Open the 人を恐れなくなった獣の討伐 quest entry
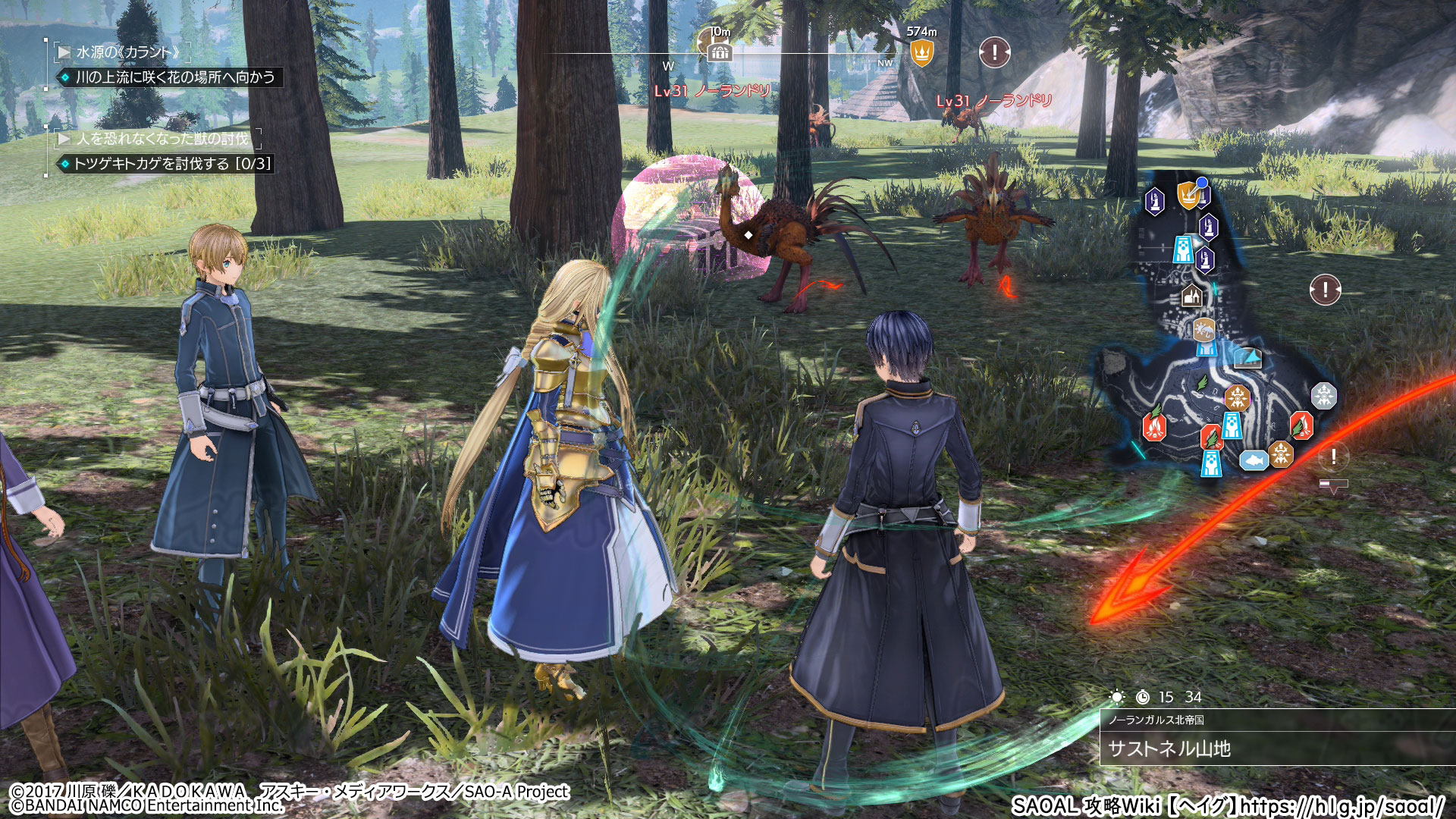This screenshot has width=1456, height=819. tap(162, 139)
